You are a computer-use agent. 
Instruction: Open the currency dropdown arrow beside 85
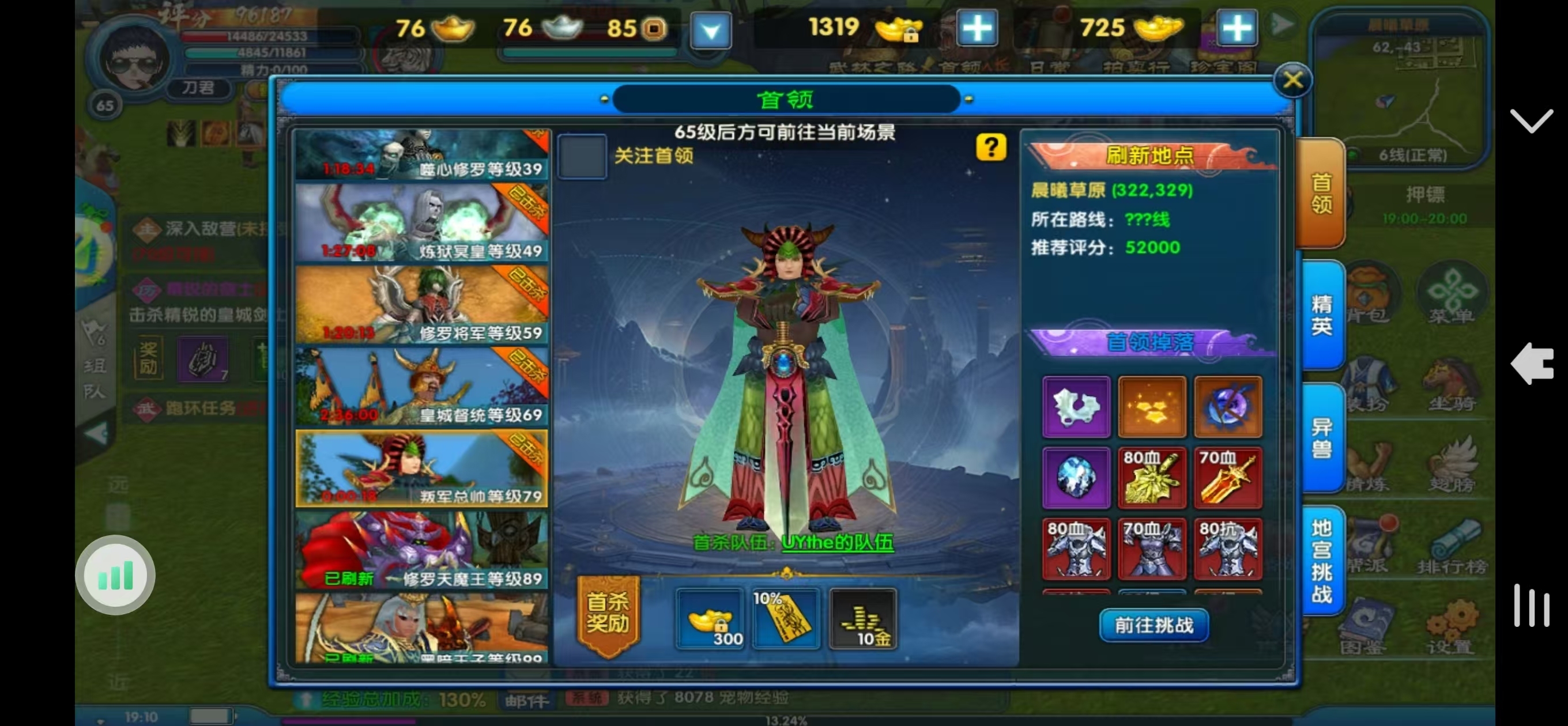[711, 31]
